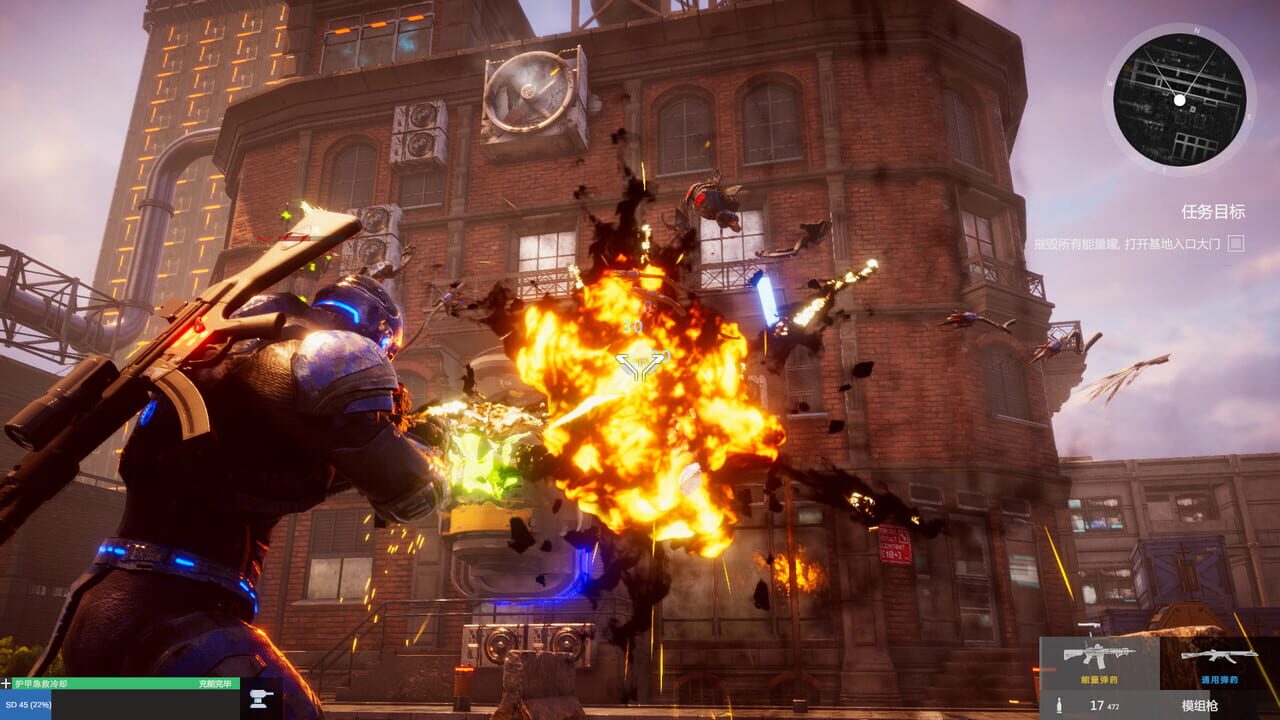Screen dimensions: 1280x720
Task: Toggle the 充能完毕 charge indicator
Action: (216, 683)
